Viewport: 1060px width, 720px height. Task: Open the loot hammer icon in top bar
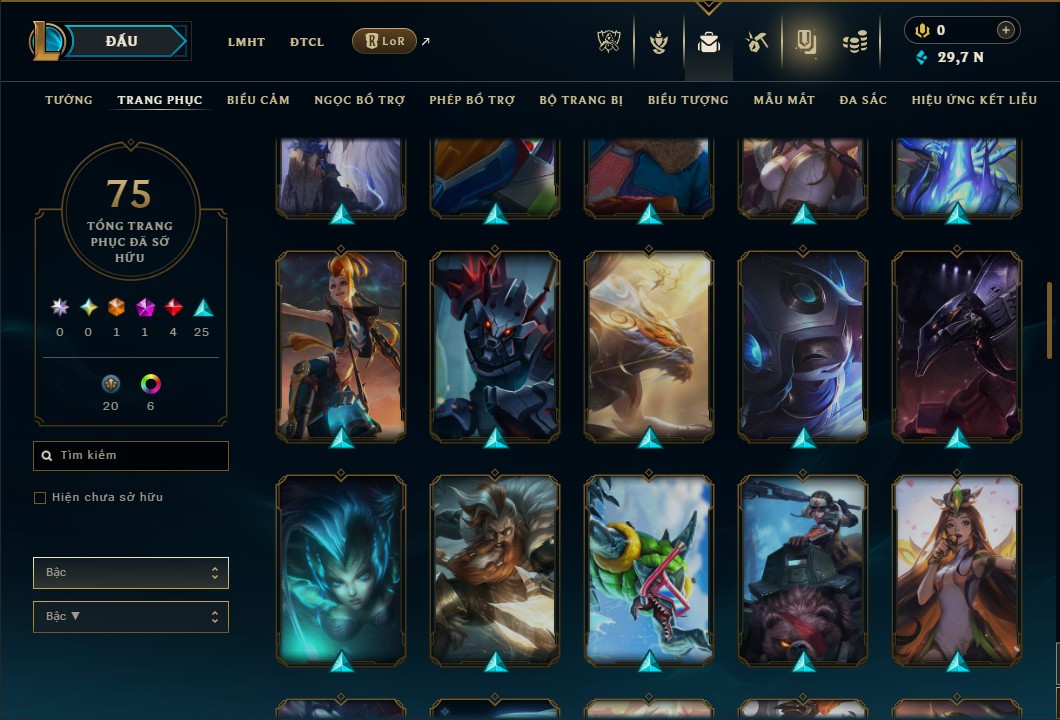pyautogui.click(x=755, y=42)
